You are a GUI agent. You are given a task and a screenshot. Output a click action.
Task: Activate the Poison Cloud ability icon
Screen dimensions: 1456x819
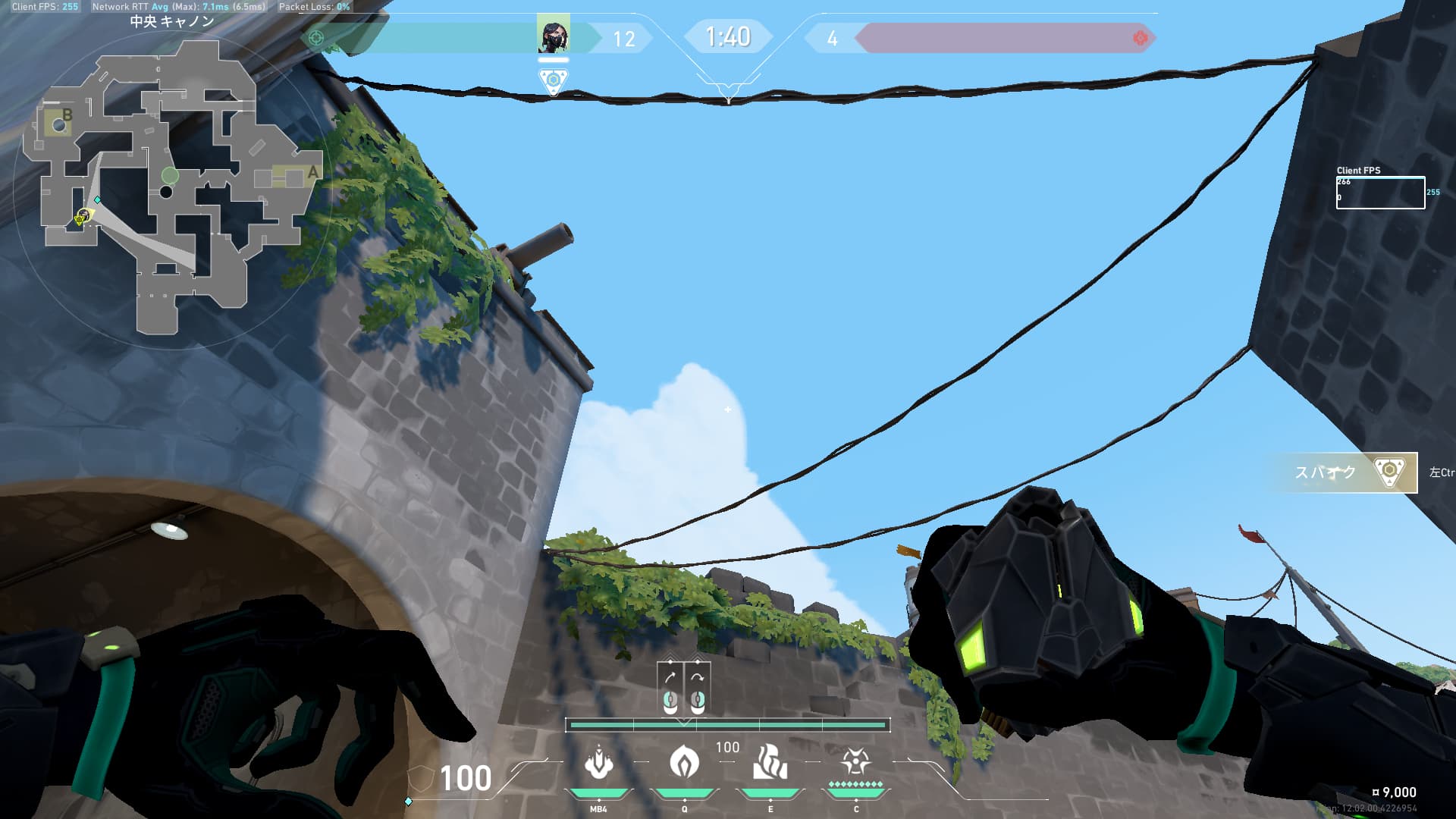(x=684, y=763)
